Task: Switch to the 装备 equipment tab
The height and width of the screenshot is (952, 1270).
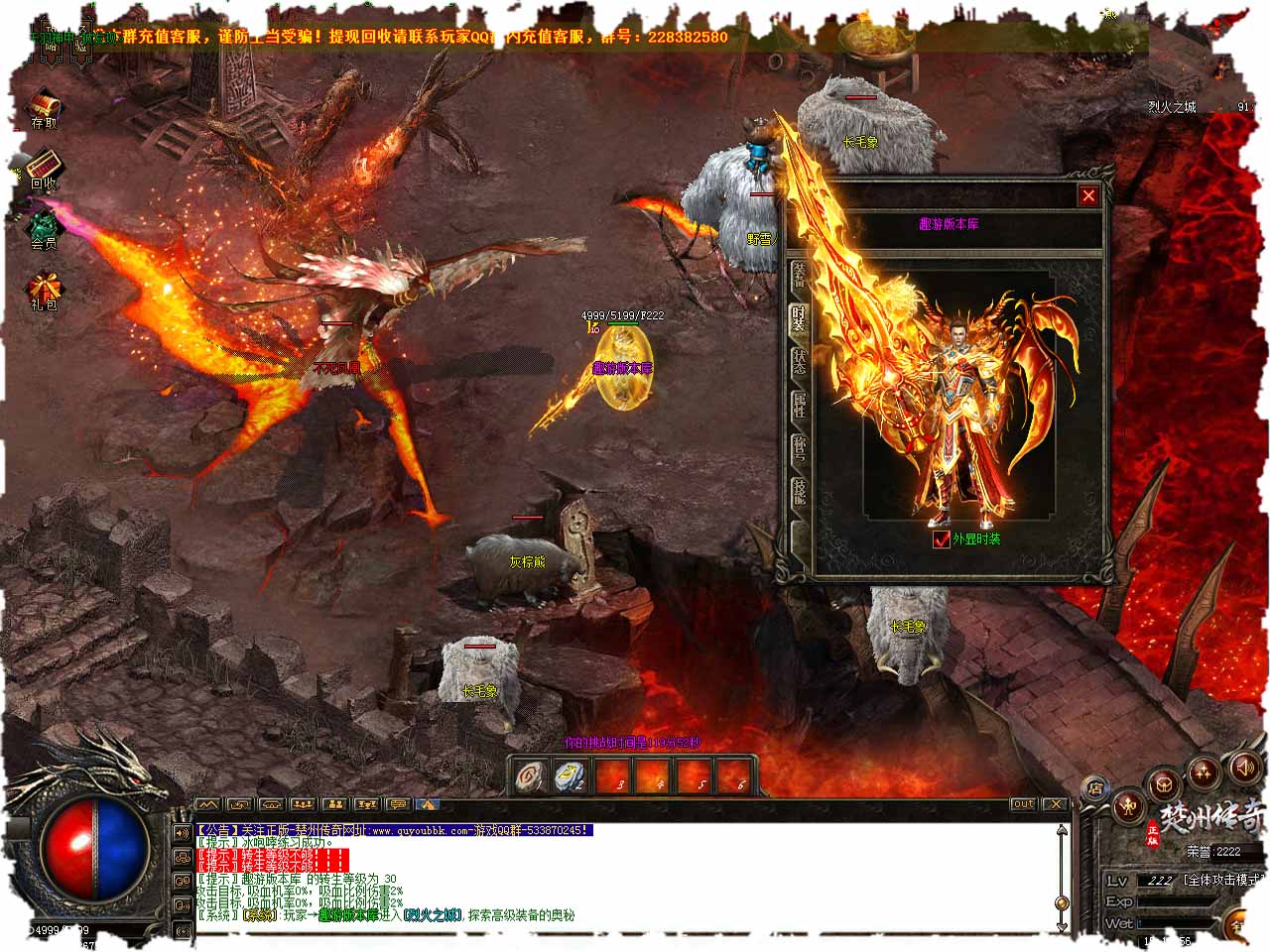Action: (x=799, y=276)
